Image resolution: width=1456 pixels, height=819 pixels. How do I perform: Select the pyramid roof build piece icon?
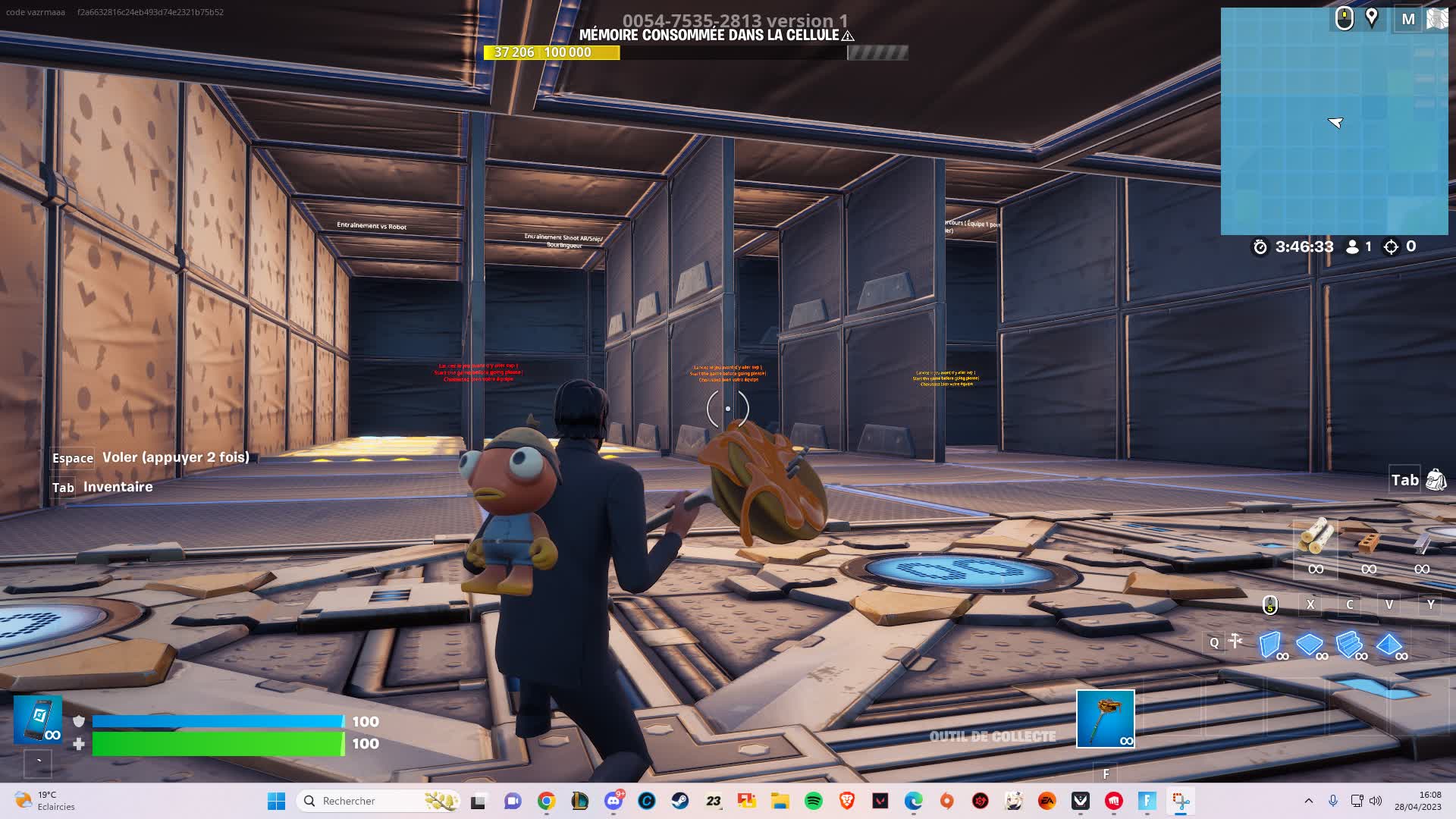coord(1389,644)
